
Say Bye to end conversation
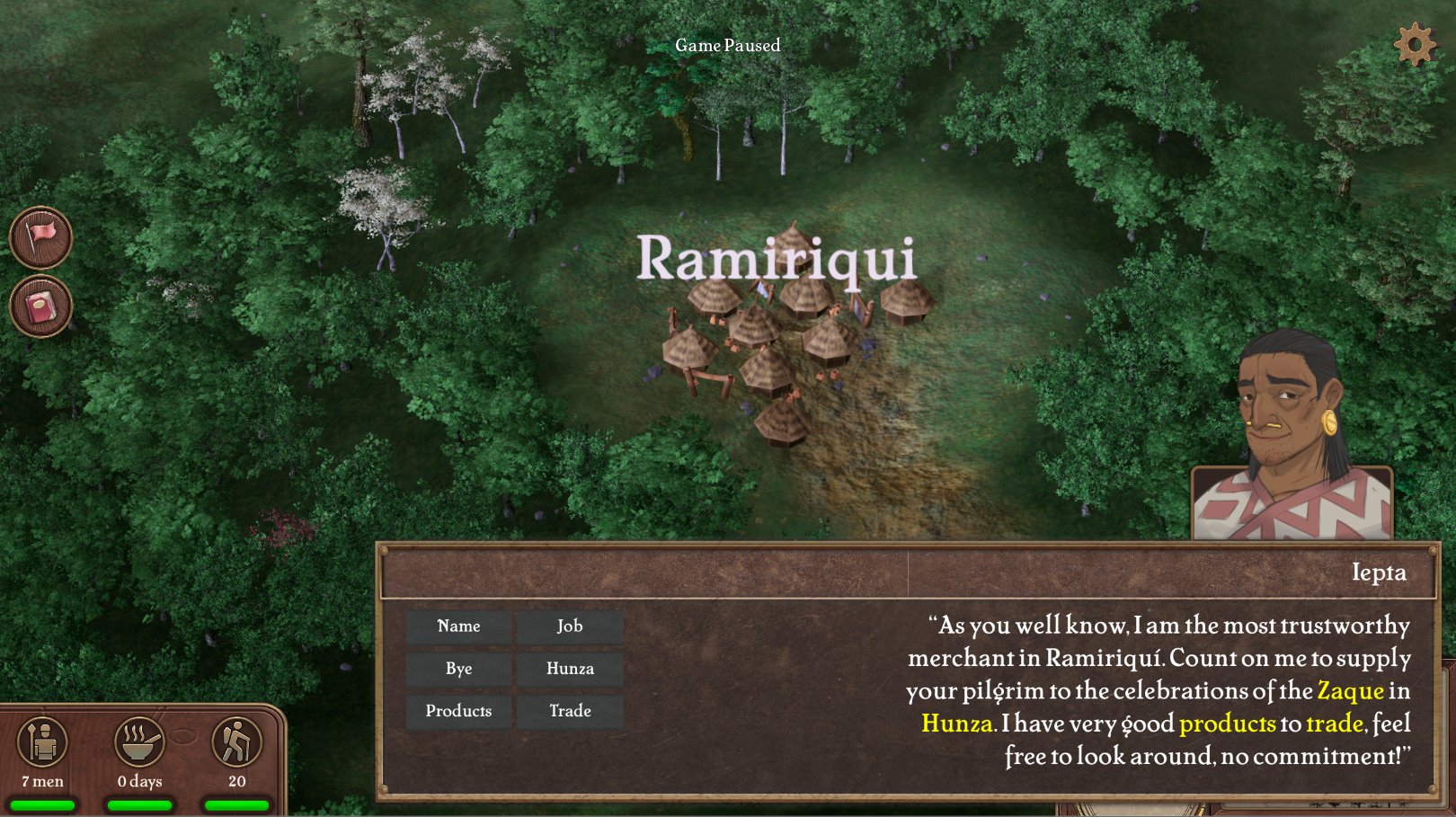tap(458, 669)
